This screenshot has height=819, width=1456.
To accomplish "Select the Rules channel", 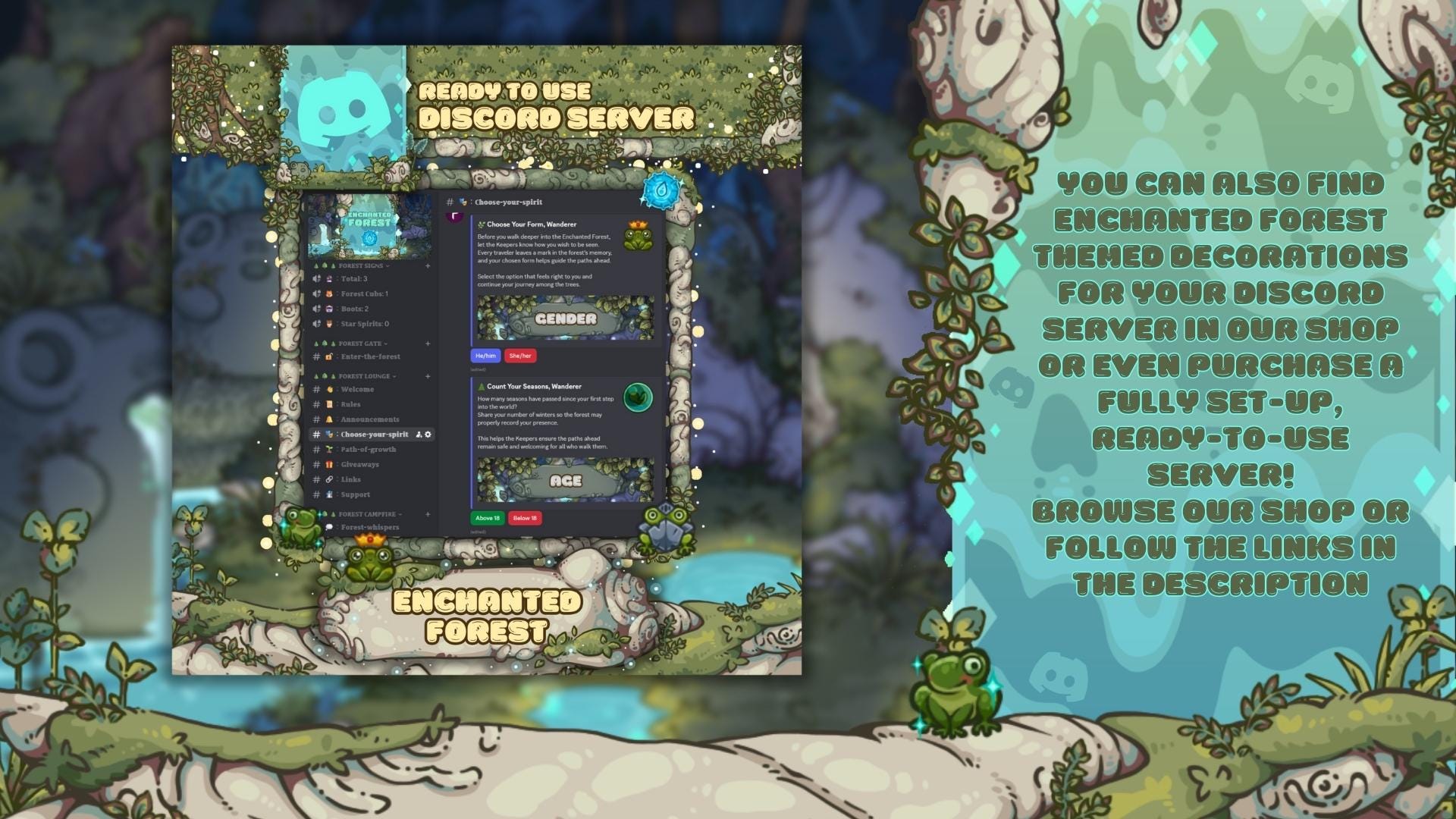I will [x=351, y=404].
